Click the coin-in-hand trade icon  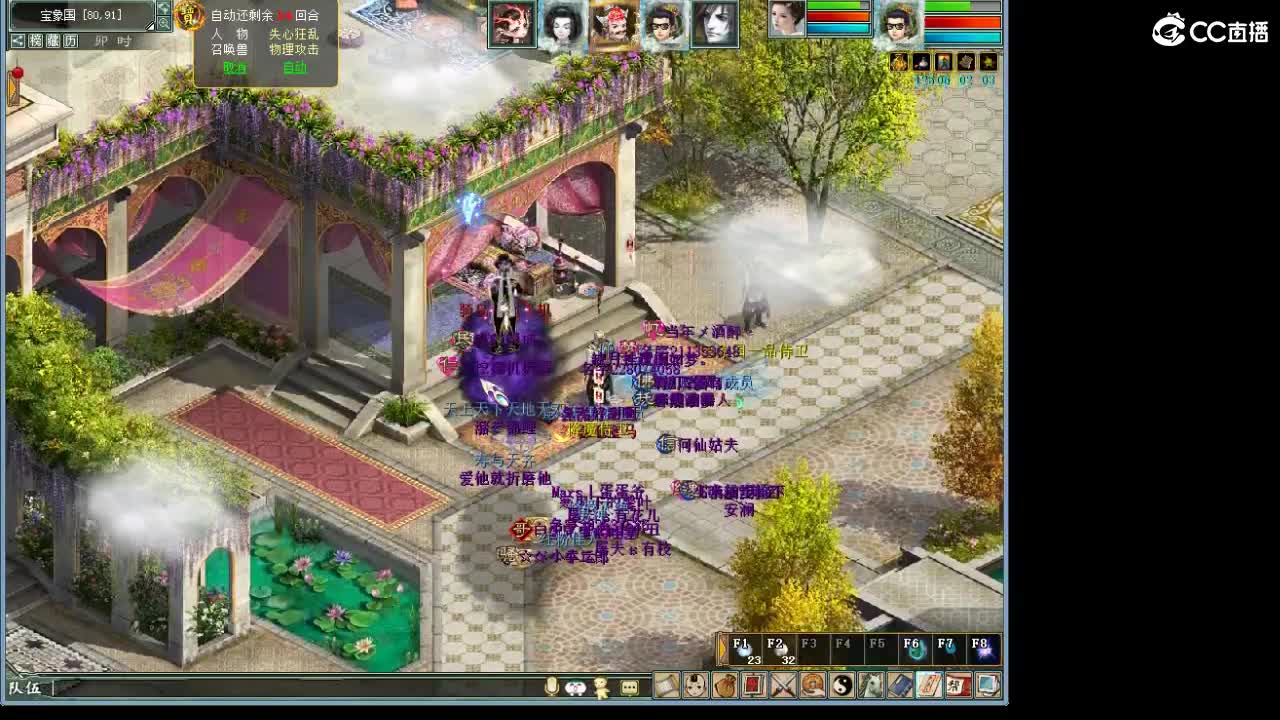[814, 686]
